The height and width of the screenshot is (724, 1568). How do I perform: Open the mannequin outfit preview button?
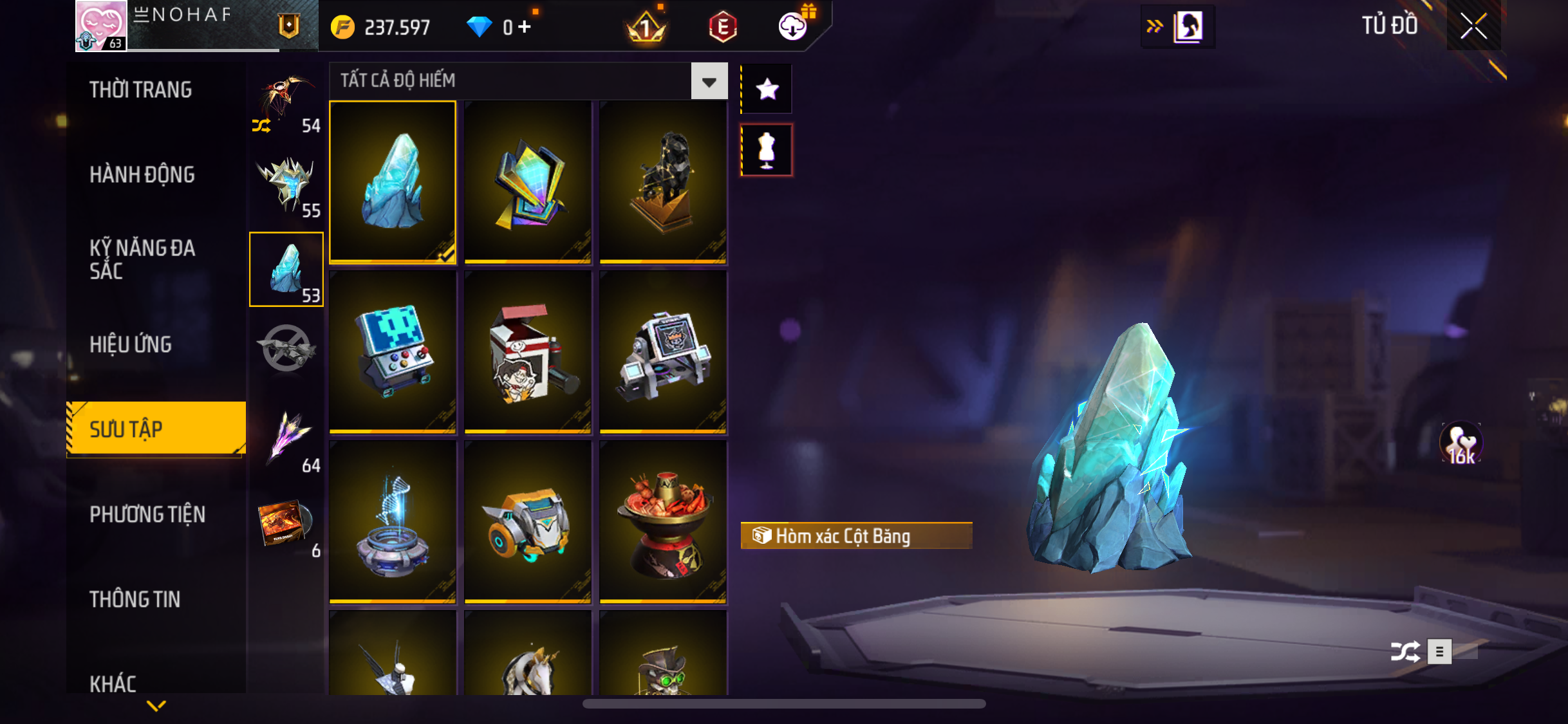click(767, 150)
